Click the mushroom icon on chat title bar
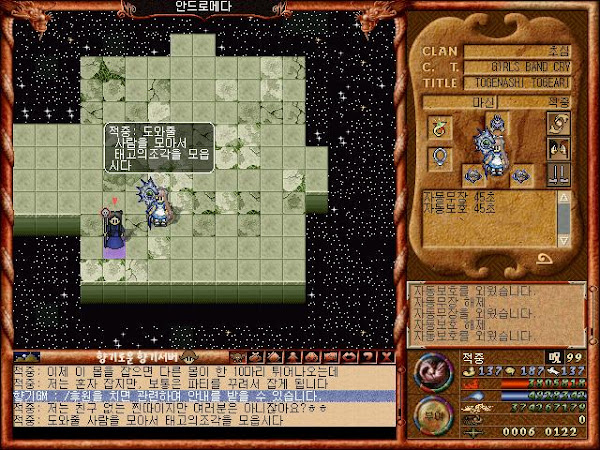The image size is (600, 450). (188, 356)
